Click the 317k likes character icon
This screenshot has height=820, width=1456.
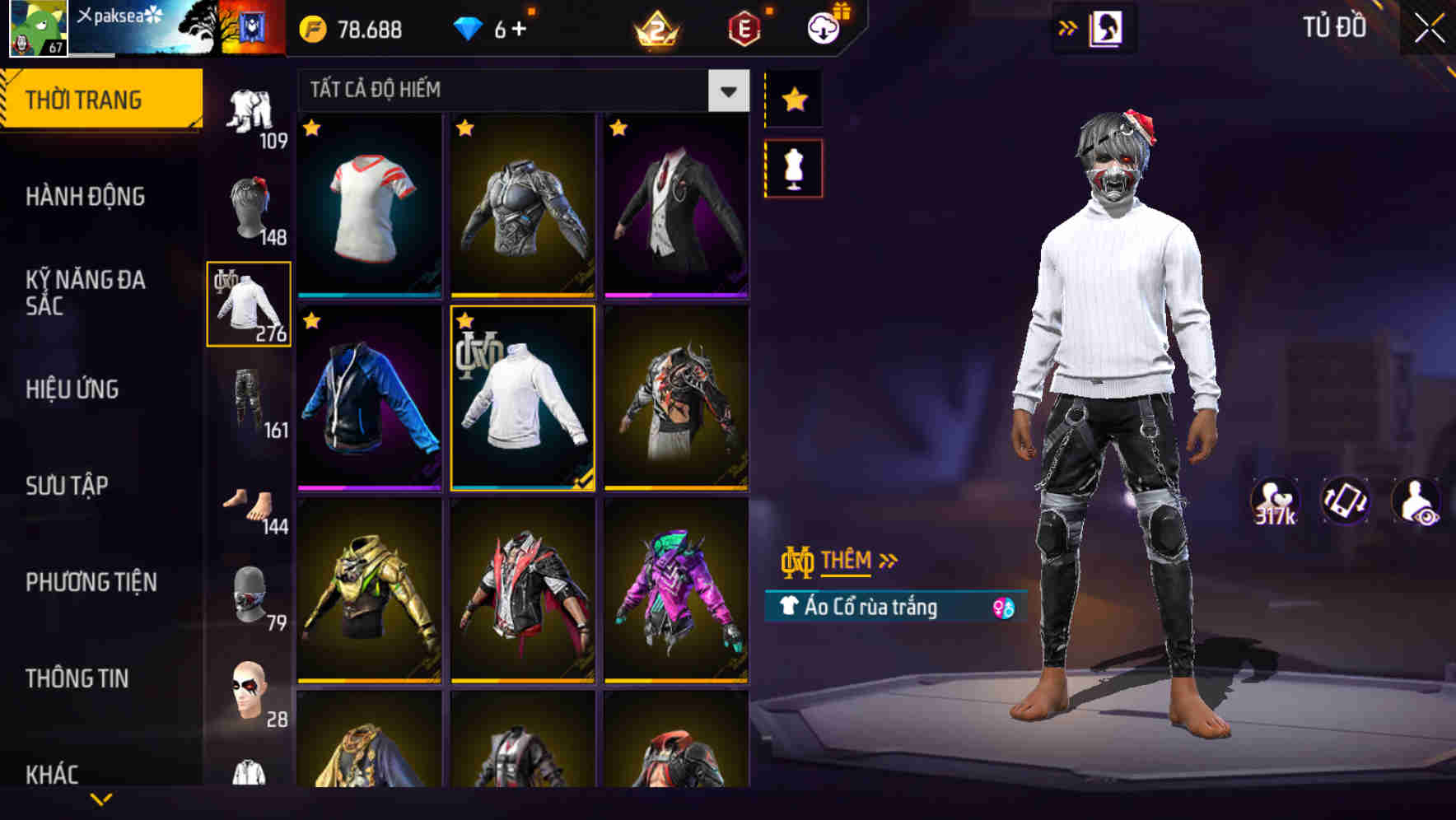[x=1276, y=501]
